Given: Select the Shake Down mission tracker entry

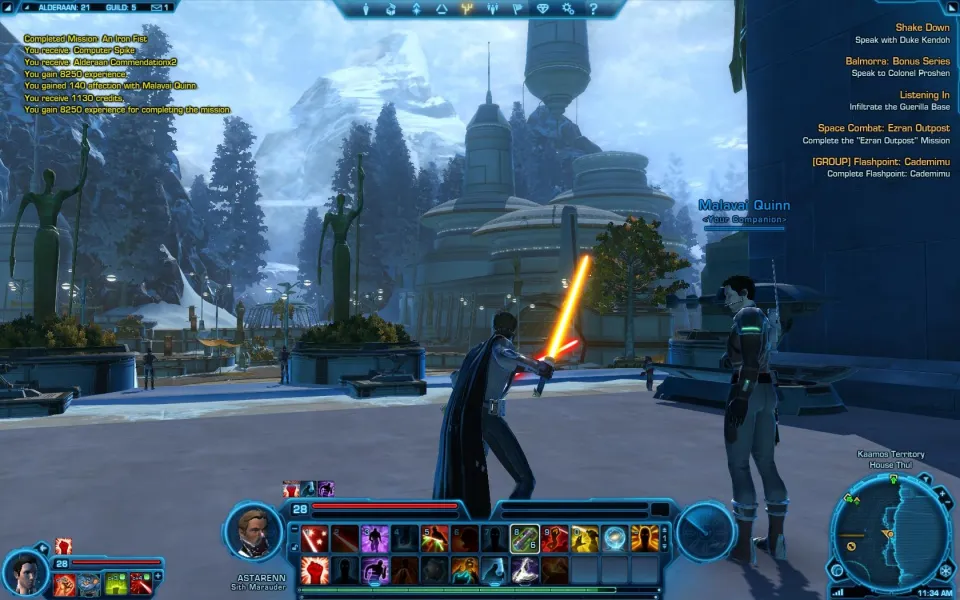Looking at the screenshot, I should coord(922,28).
